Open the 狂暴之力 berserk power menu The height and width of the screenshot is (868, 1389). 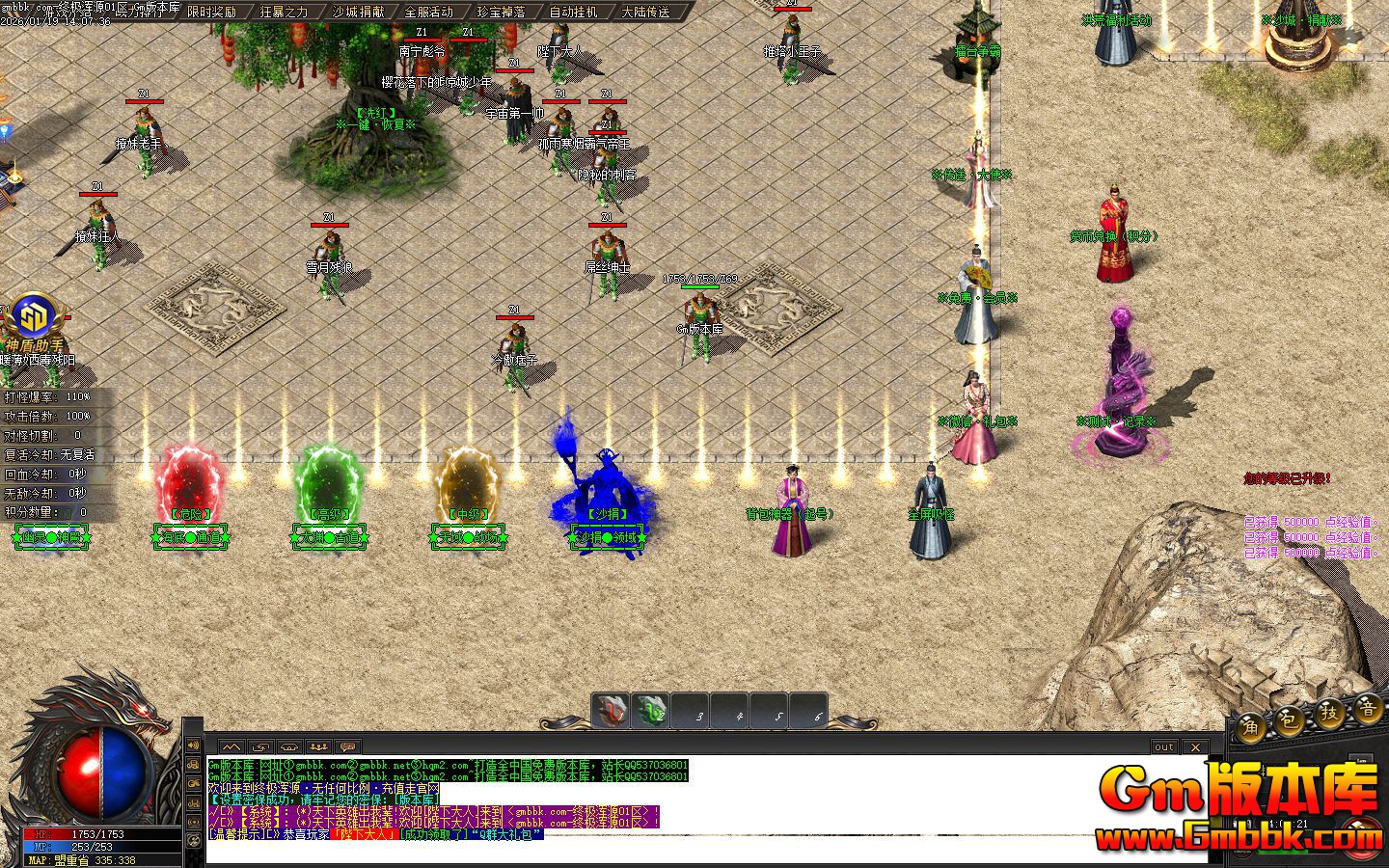(x=284, y=12)
